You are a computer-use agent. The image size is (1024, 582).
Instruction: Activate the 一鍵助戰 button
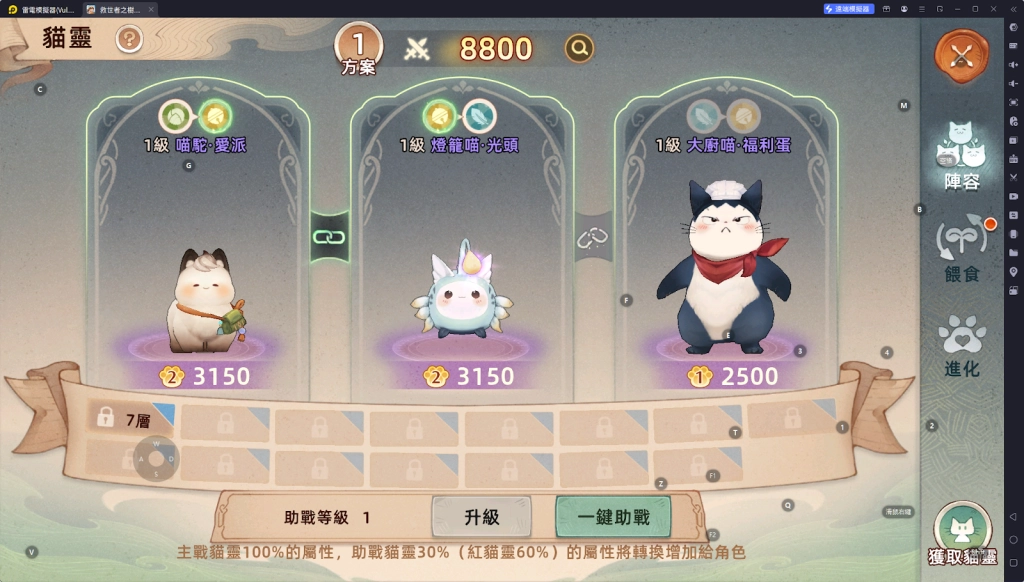click(x=613, y=517)
